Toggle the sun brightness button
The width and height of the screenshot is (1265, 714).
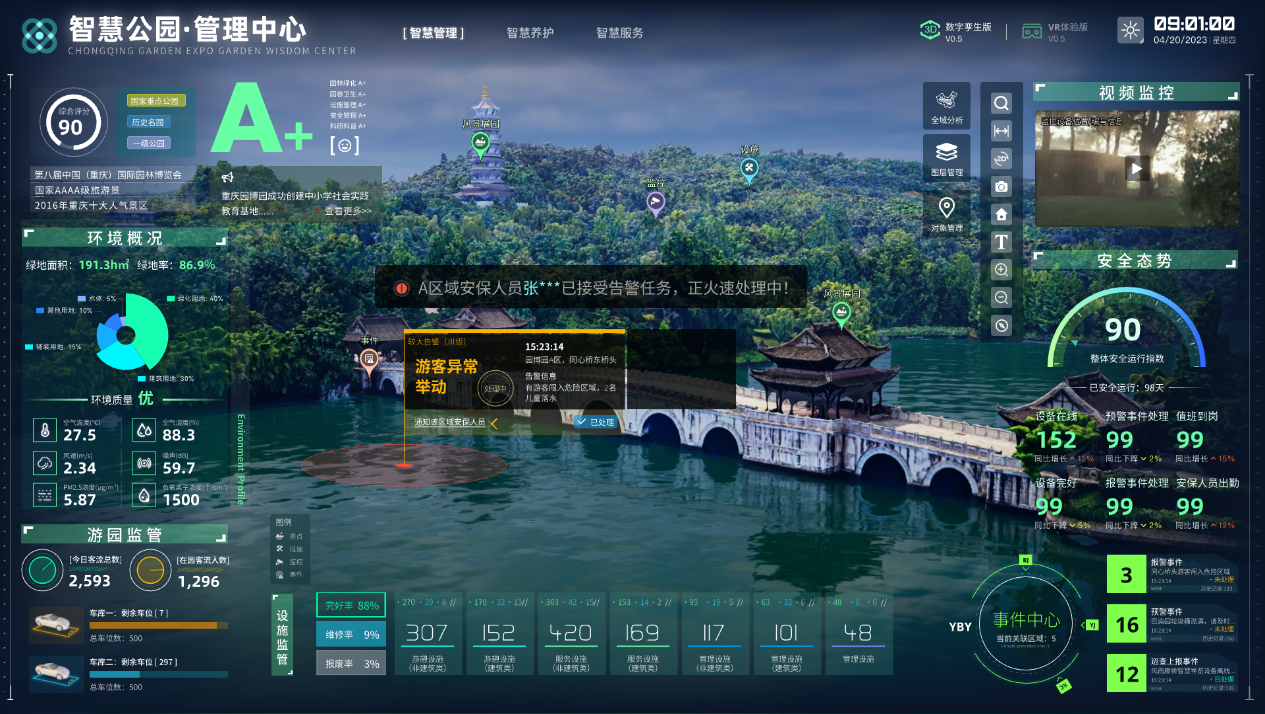pyautogui.click(x=1131, y=31)
